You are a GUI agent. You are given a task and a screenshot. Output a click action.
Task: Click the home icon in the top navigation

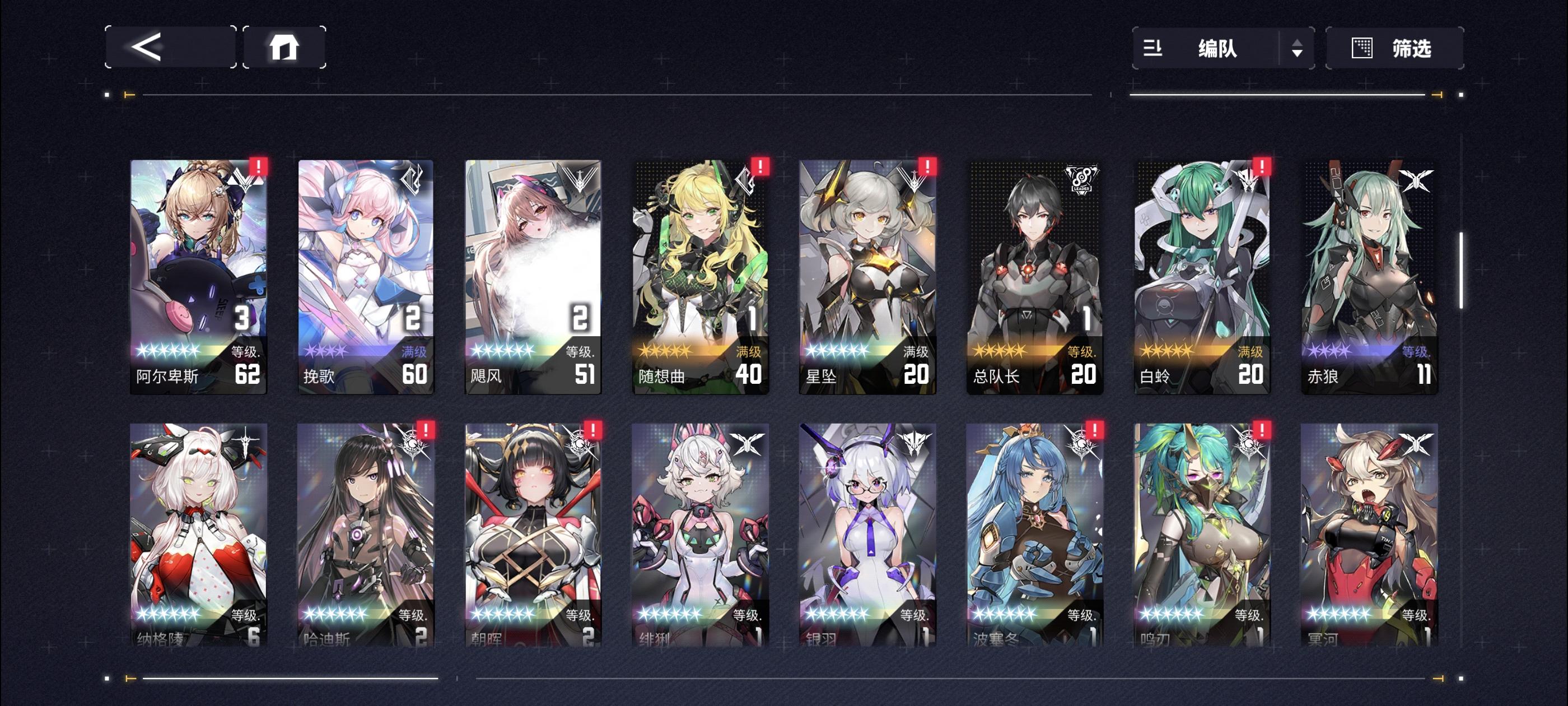point(286,47)
